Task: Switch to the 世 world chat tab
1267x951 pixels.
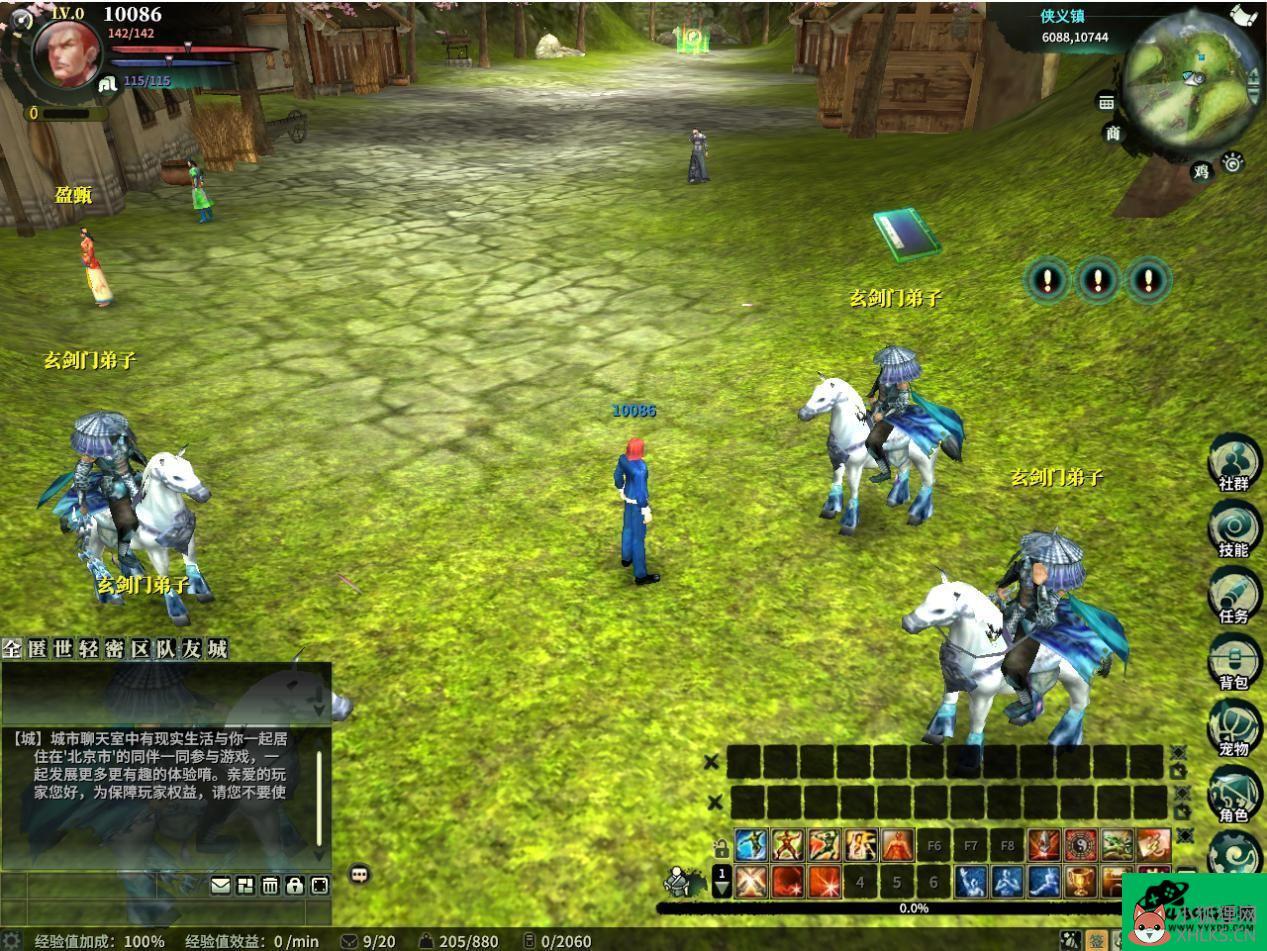Action: [63, 649]
